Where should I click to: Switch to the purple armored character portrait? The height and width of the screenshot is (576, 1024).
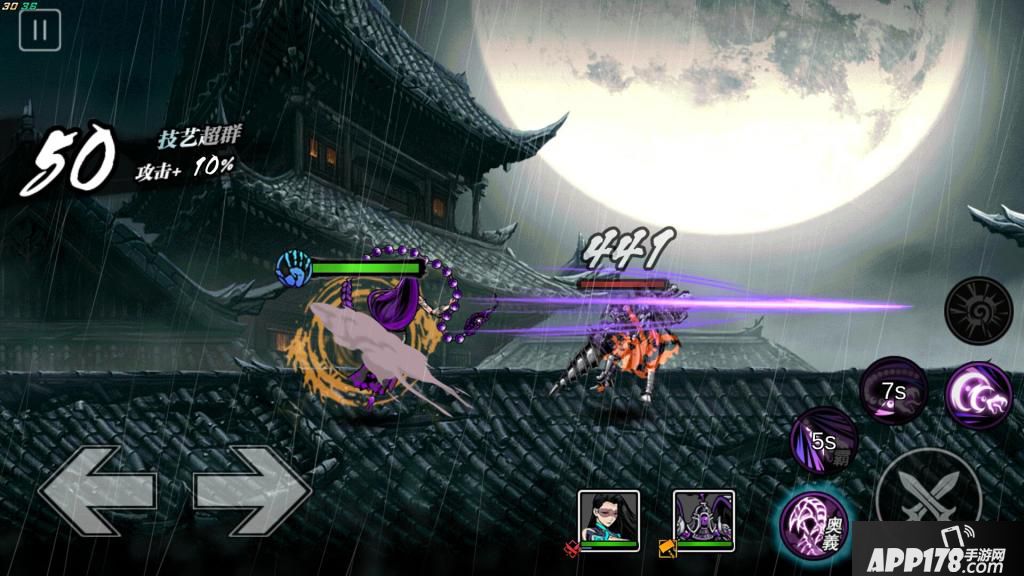(703, 516)
